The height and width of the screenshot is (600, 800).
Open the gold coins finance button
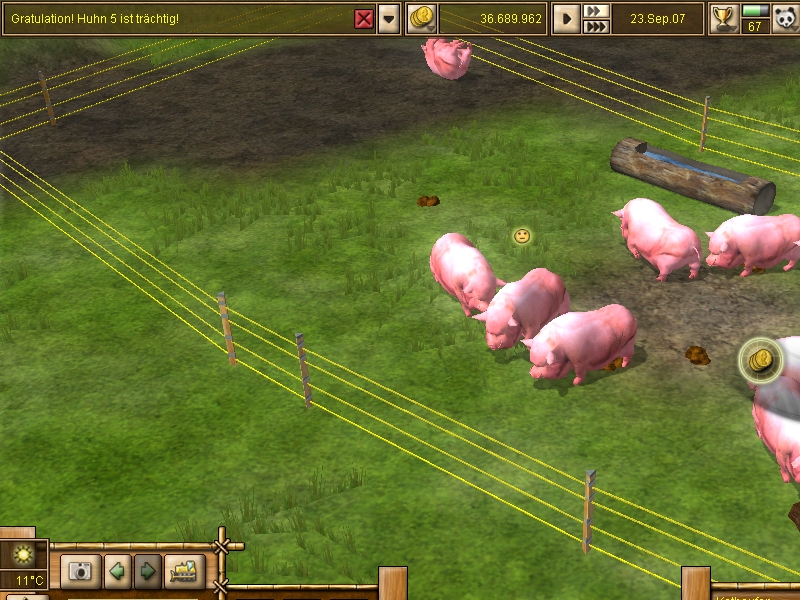[422, 18]
